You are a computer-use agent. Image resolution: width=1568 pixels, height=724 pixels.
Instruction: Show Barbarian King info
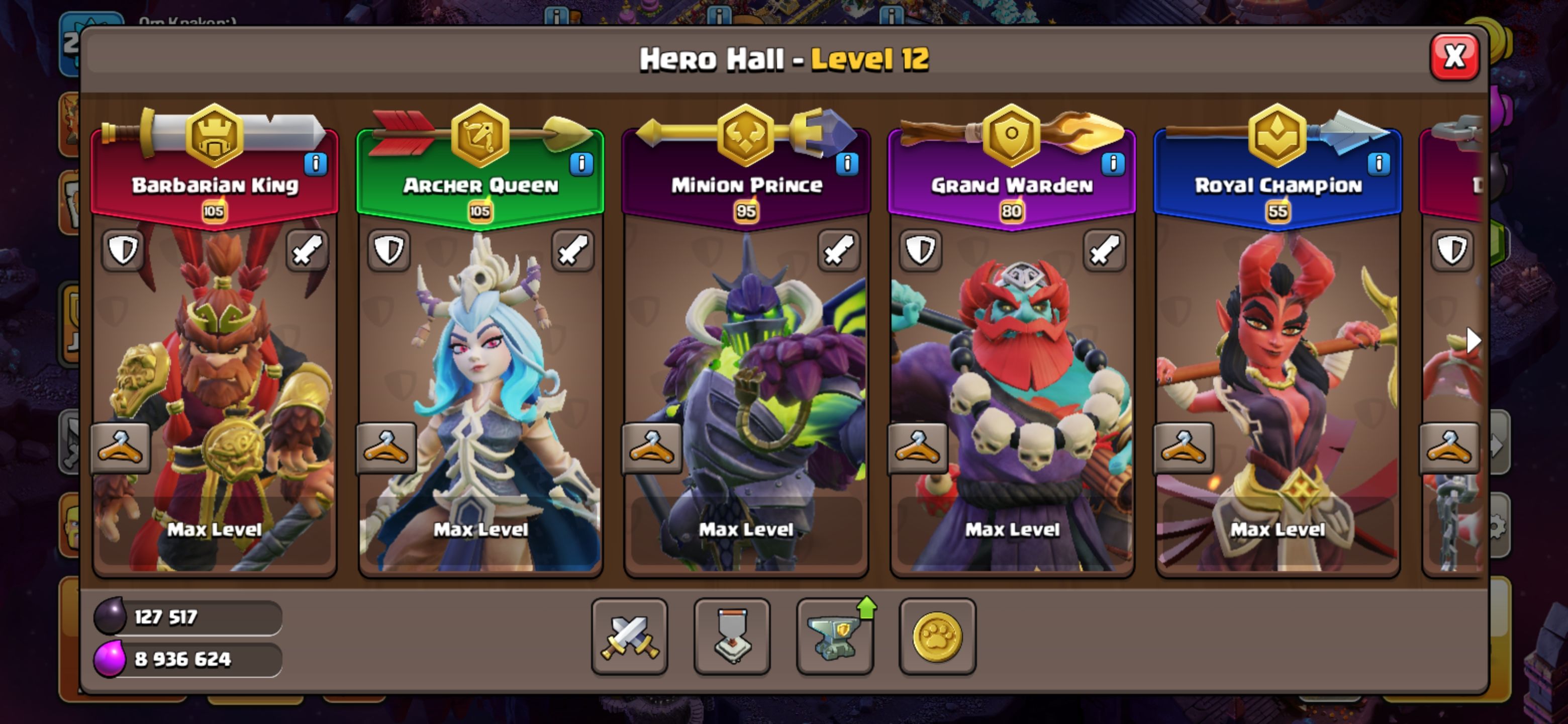click(315, 163)
